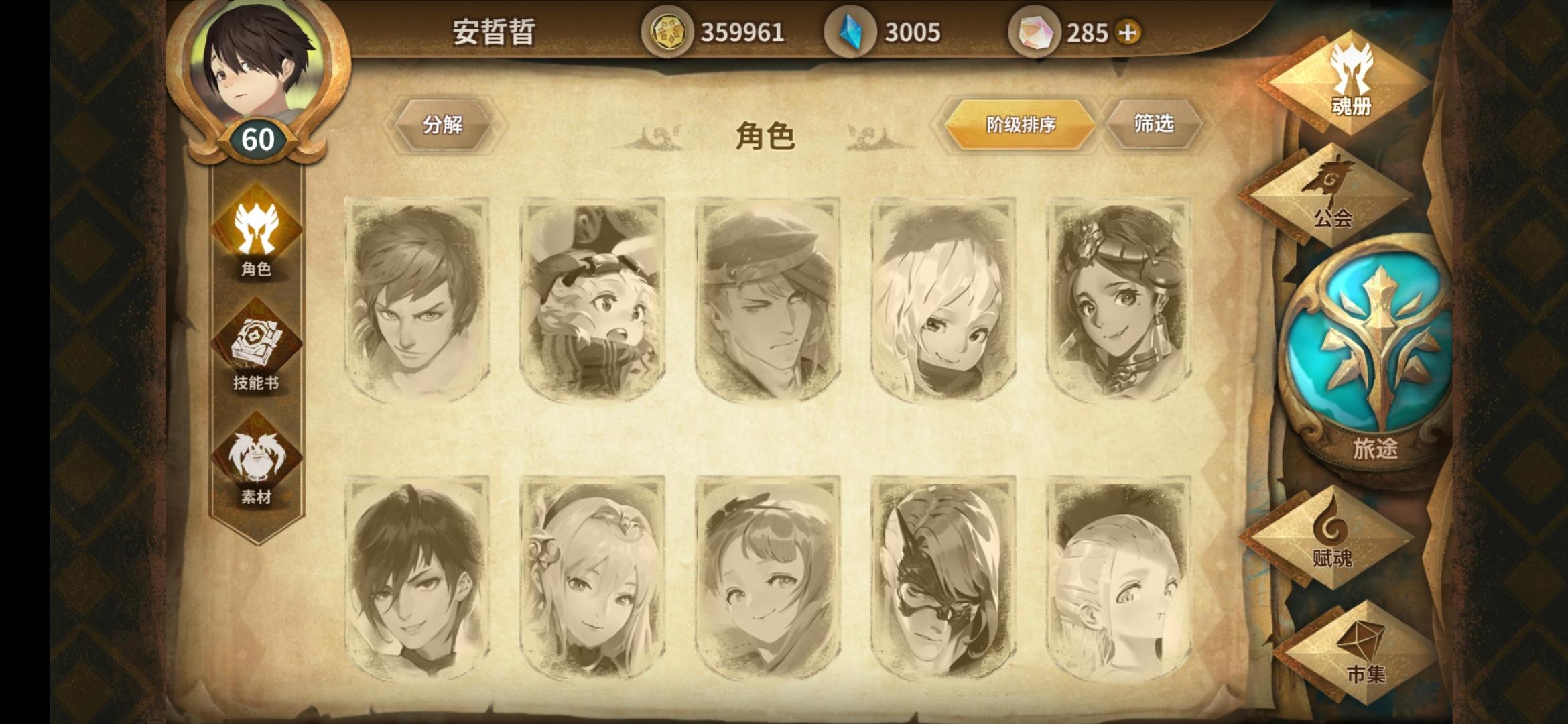Toggle the 阶级排序 sorting option

coord(1020,124)
